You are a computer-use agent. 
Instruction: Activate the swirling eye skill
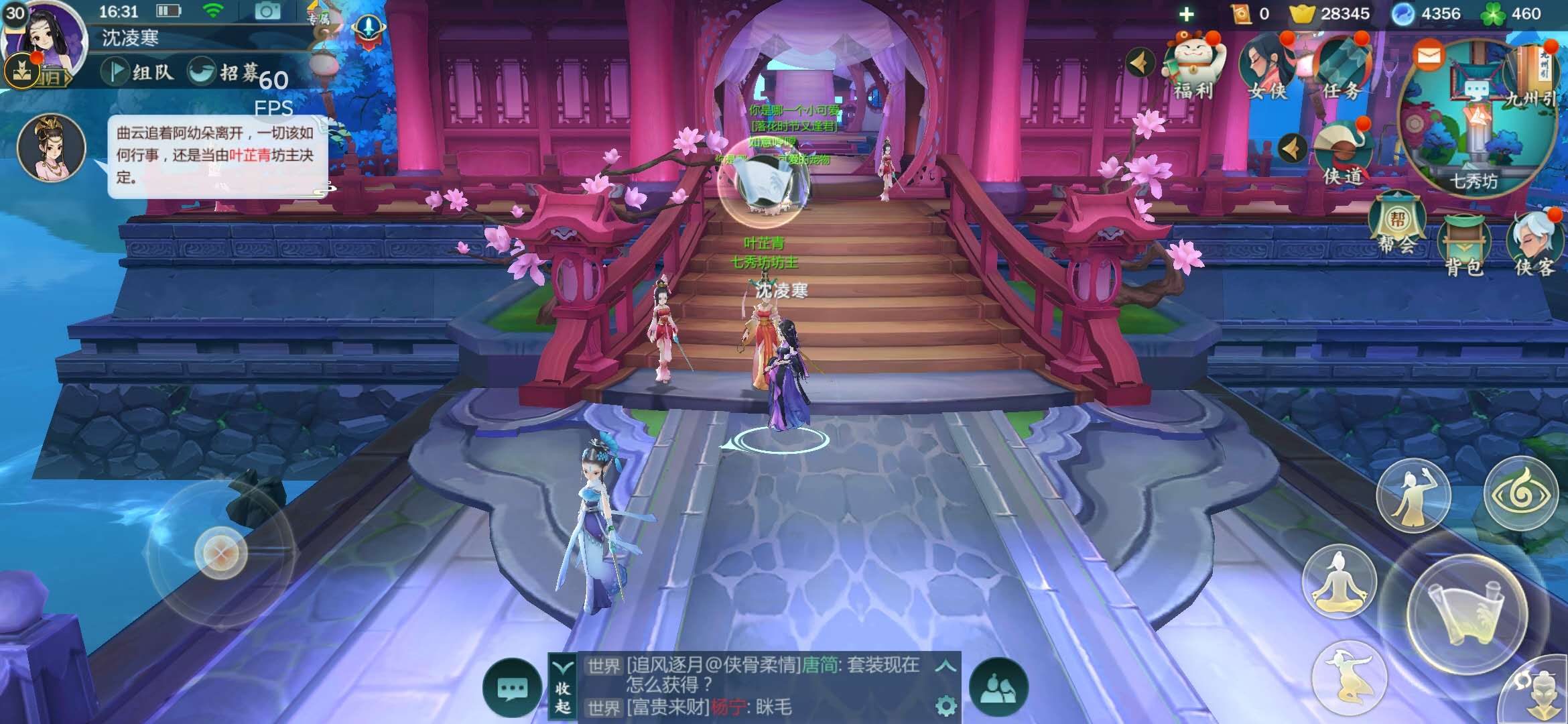[x=1521, y=494]
